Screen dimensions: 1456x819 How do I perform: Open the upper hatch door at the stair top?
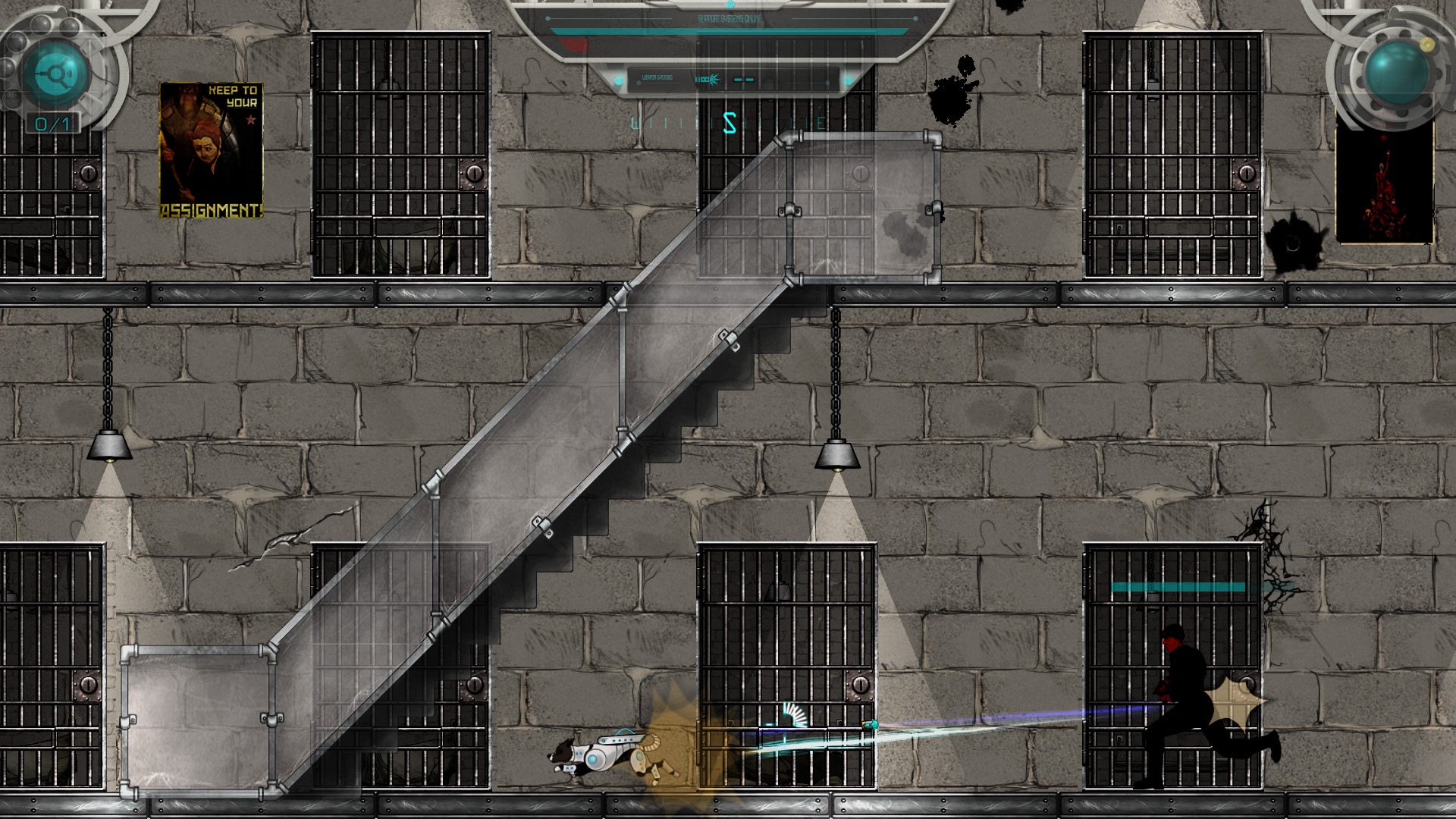(x=861, y=209)
